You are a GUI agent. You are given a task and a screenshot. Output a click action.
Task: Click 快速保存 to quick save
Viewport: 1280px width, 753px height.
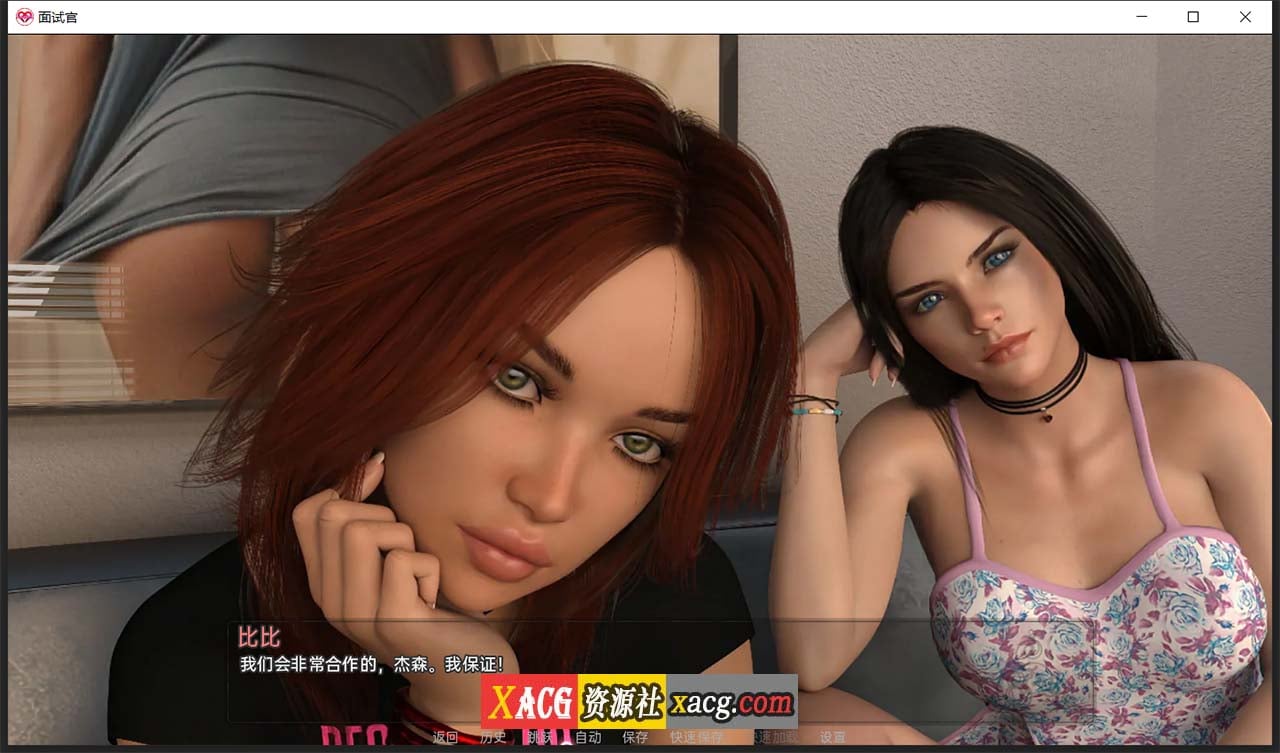[x=694, y=738]
